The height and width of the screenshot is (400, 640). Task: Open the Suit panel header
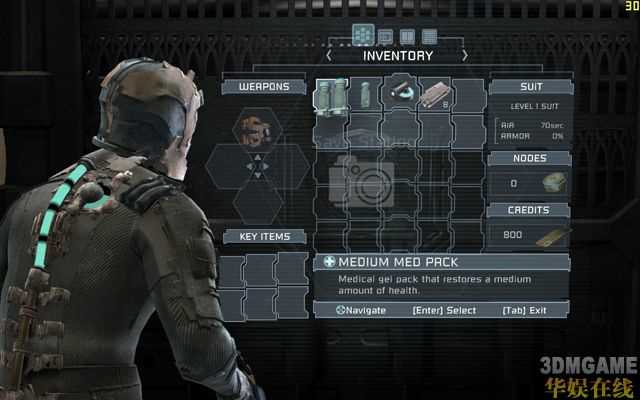[531, 87]
